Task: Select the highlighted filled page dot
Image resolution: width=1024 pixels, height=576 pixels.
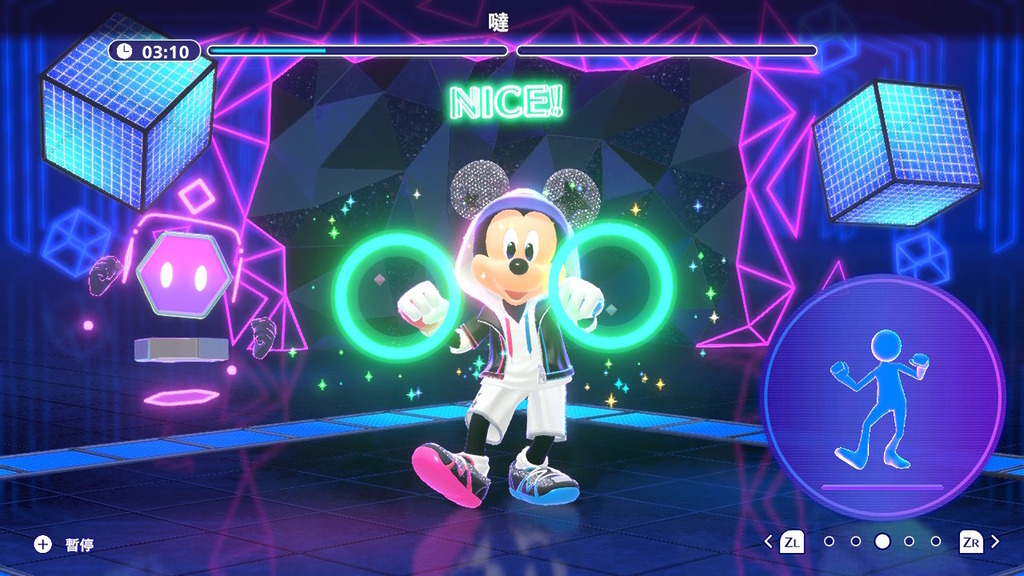Action: click(882, 542)
